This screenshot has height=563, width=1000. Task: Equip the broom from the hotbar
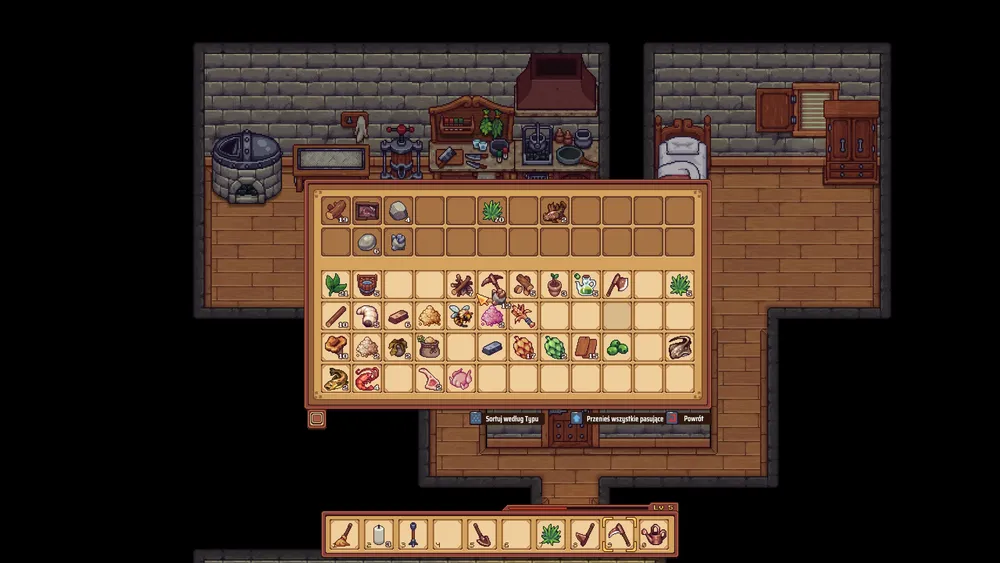(x=344, y=535)
